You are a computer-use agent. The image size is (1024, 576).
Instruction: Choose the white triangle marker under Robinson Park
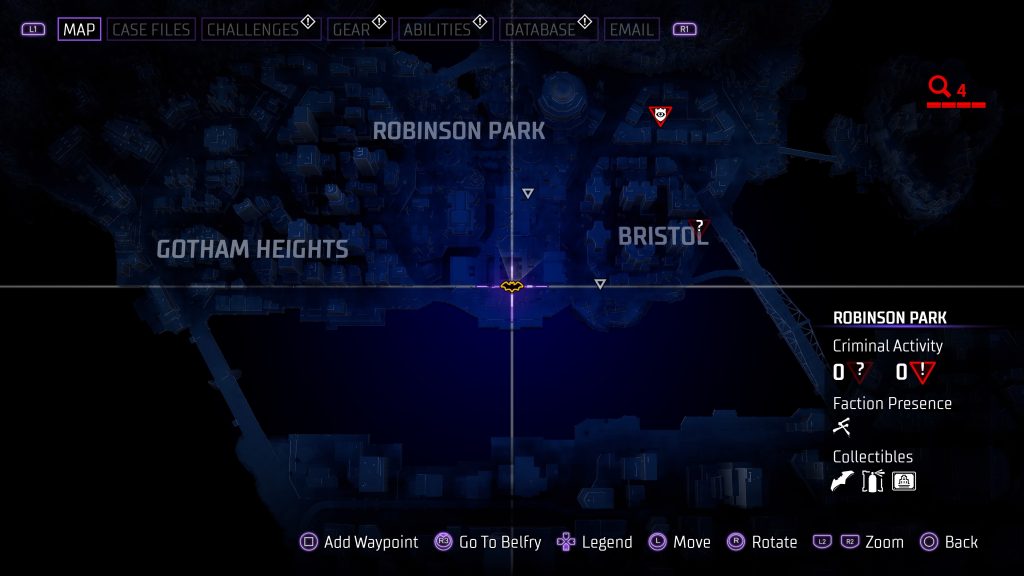click(528, 193)
